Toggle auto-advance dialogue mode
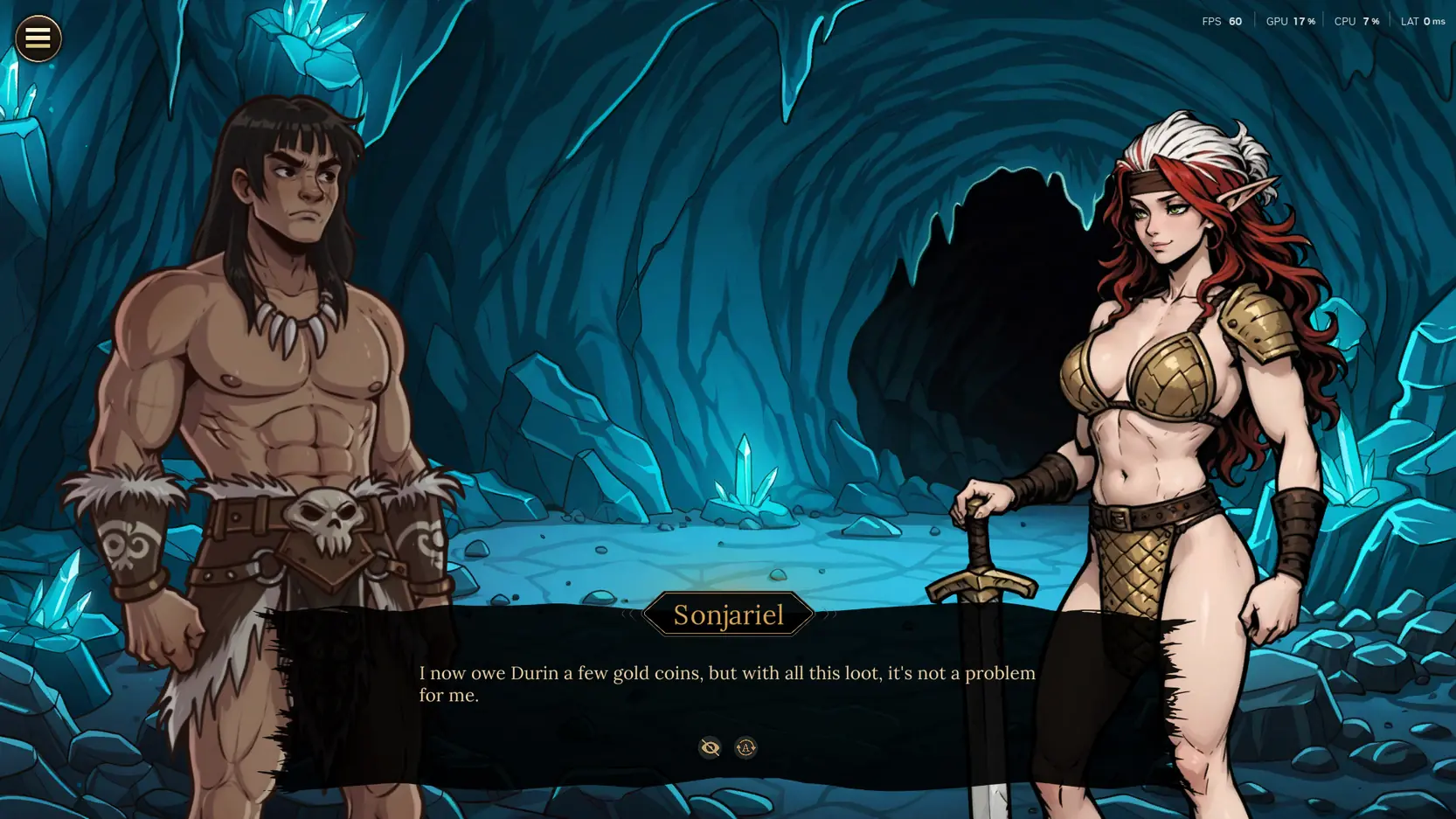1456x819 pixels. pyautogui.click(x=745, y=747)
